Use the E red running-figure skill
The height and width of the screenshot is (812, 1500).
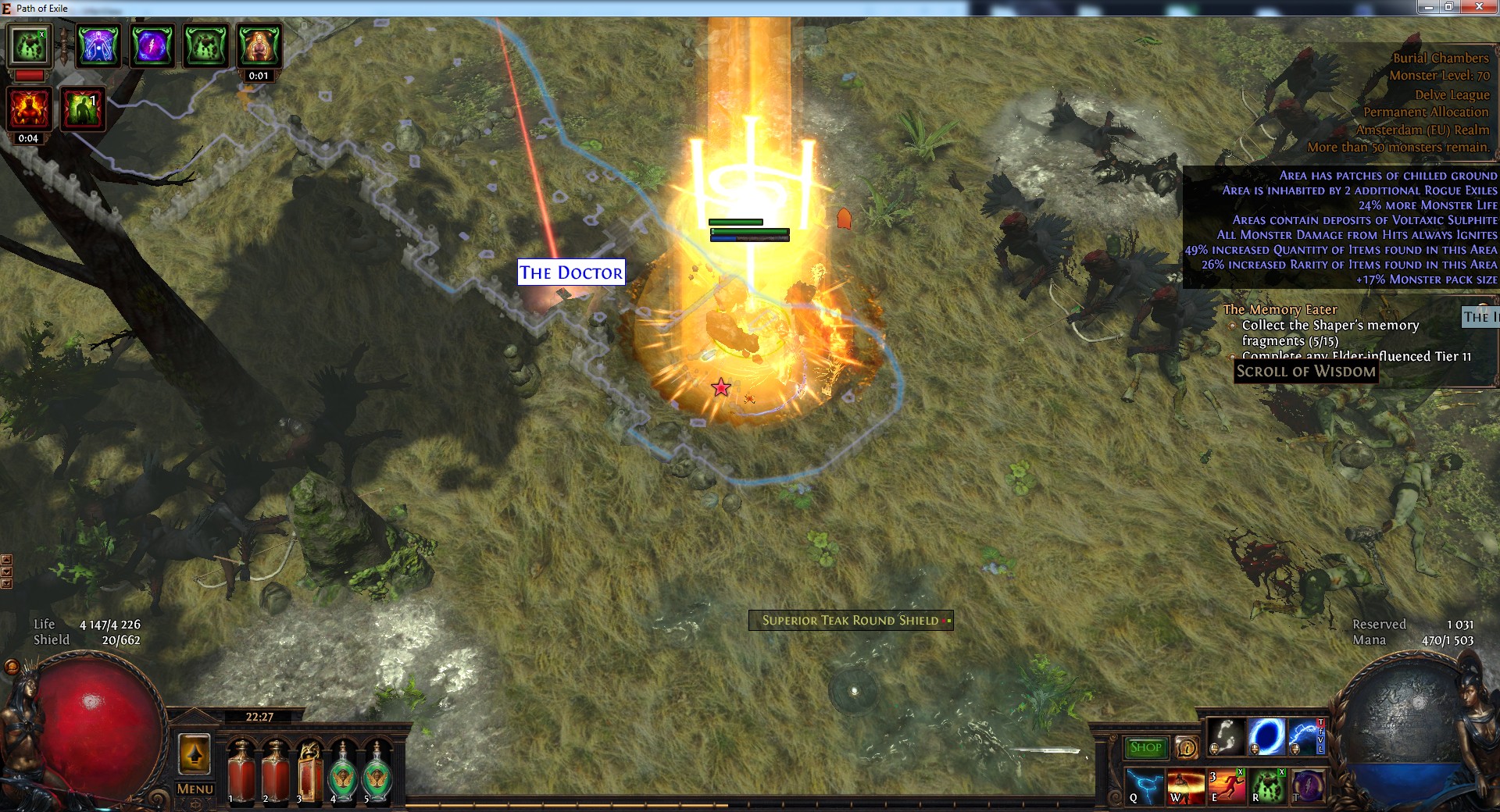[x=1226, y=785]
